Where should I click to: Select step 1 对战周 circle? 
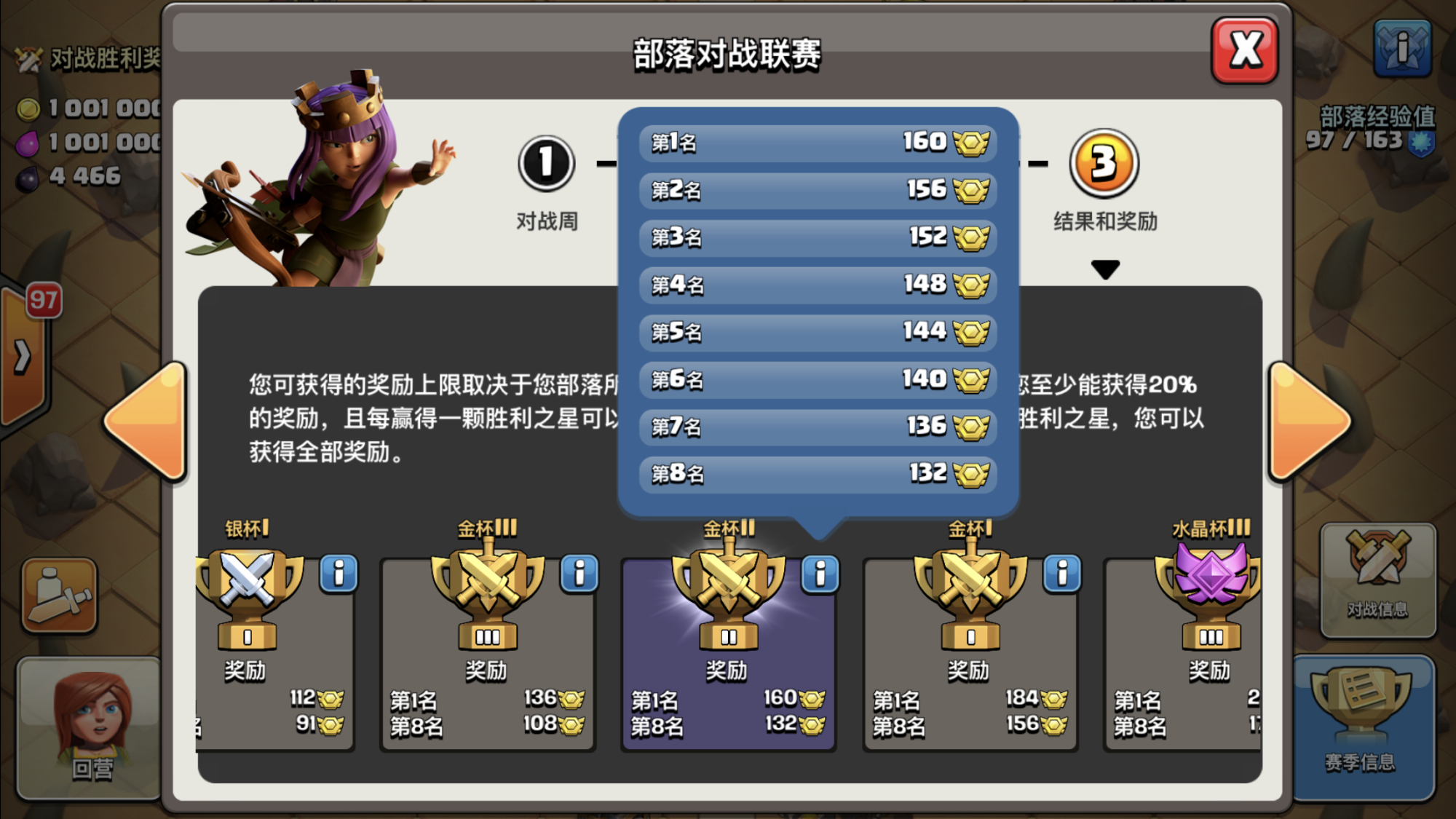coord(546,163)
